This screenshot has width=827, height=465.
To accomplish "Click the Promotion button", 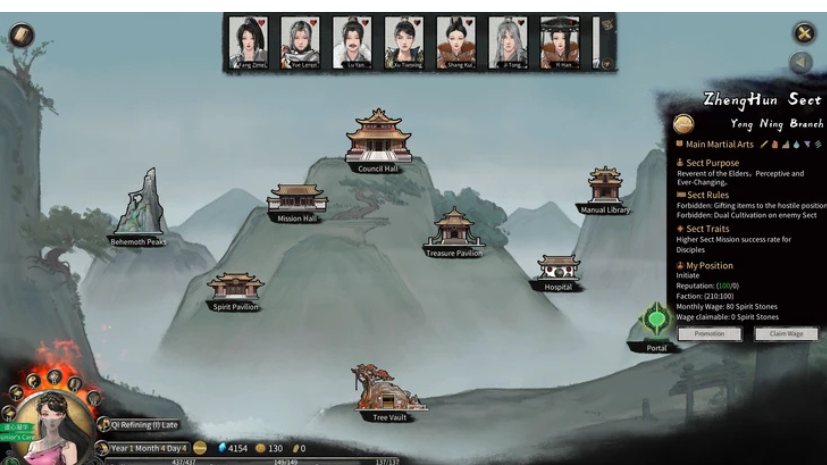I will tap(709, 334).
